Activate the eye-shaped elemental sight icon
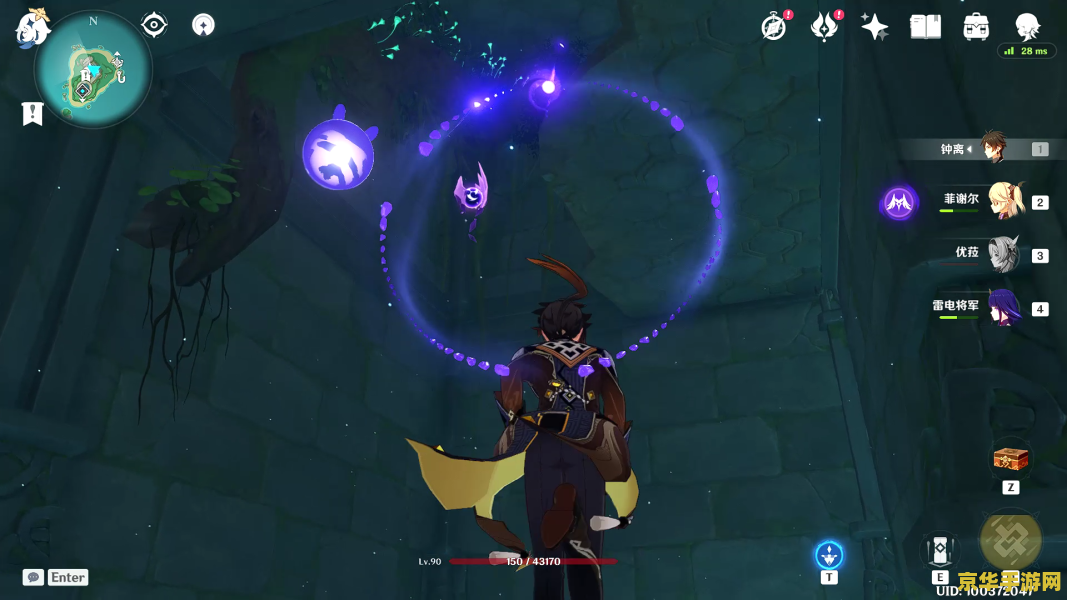 pos(154,25)
